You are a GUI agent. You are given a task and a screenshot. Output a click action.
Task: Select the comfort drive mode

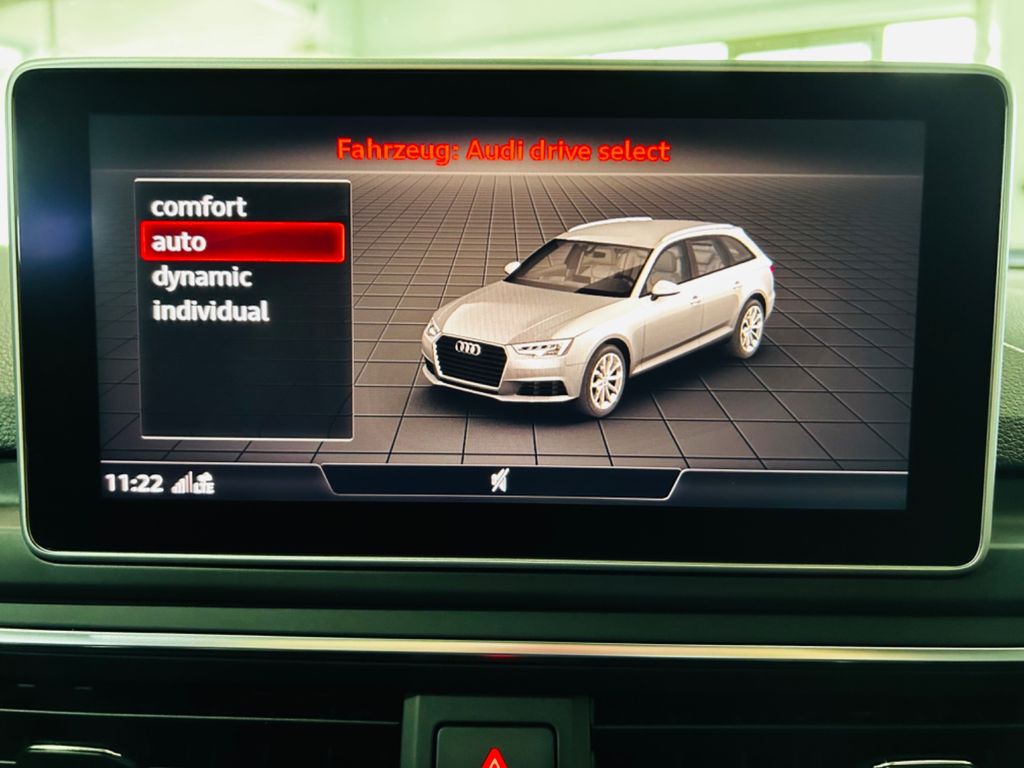coord(198,207)
